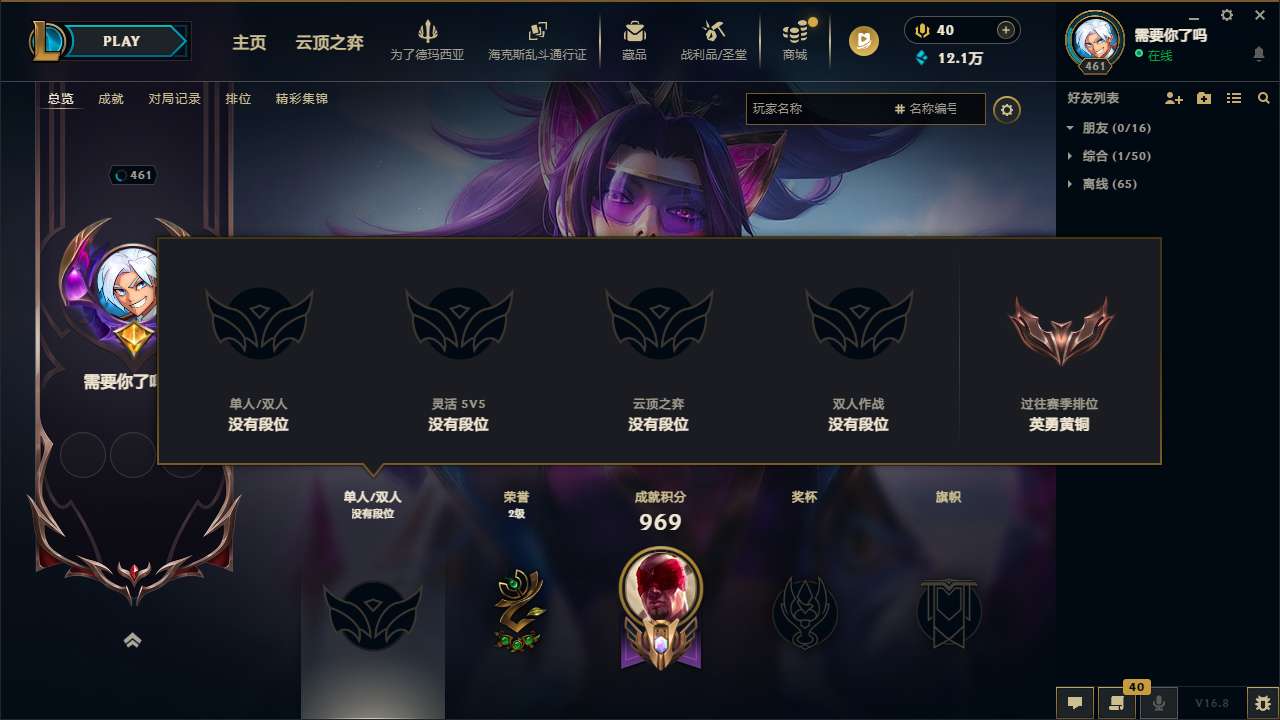Open the 为了德玛西亚 event page
1280x720 pixels.
click(x=428, y=40)
